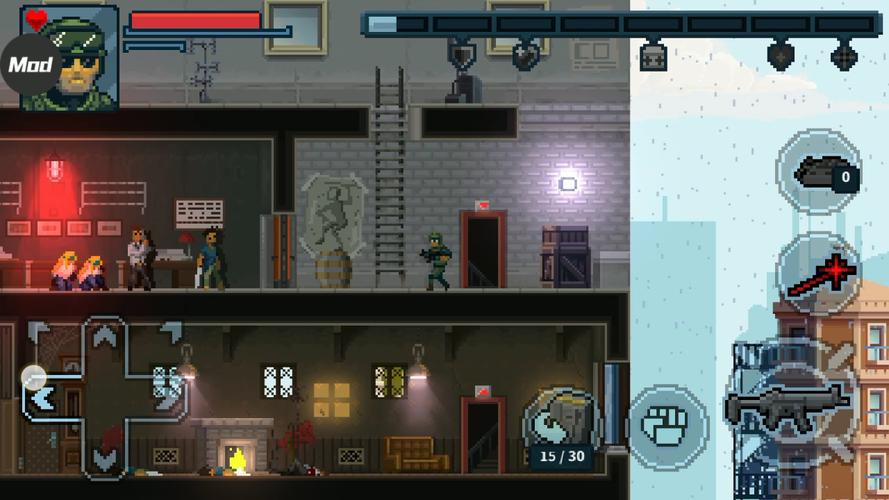Viewport: 889px width, 500px height.
Task: Activate the red laser sight button
Action: tap(819, 274)
